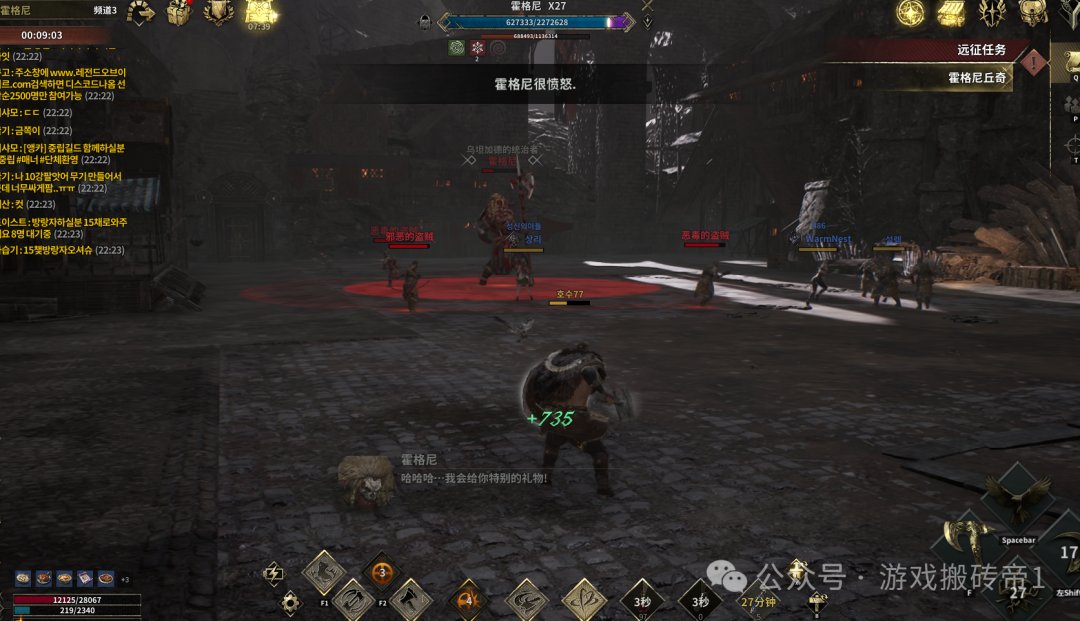1080x621 pixels.
Task: Use the skill on cooldown showing 4
Action: [468, 600]
